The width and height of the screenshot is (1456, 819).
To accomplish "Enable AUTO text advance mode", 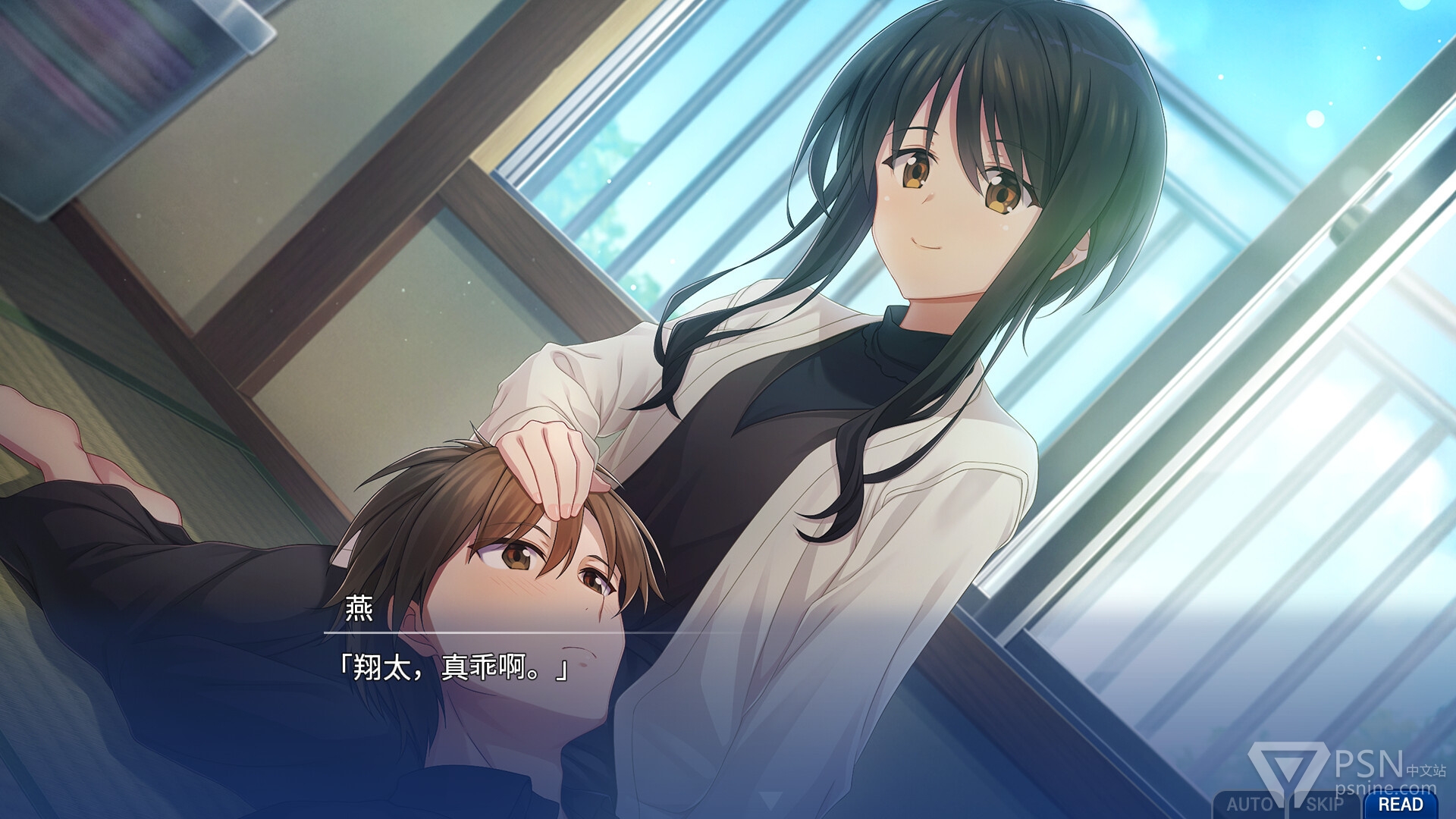I will tap(1248, 805).
